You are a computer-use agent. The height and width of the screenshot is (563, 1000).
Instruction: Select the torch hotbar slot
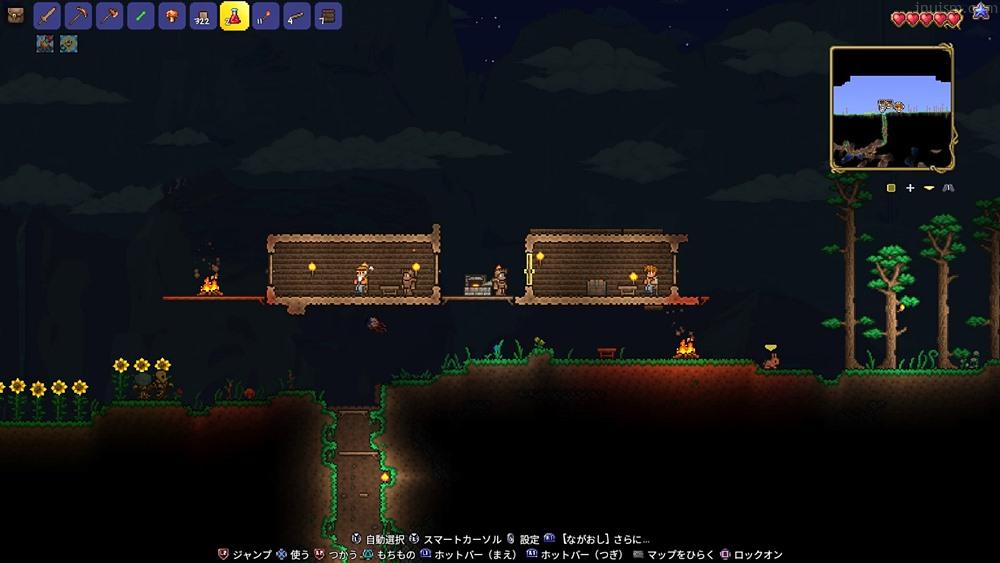coord(266,16)
